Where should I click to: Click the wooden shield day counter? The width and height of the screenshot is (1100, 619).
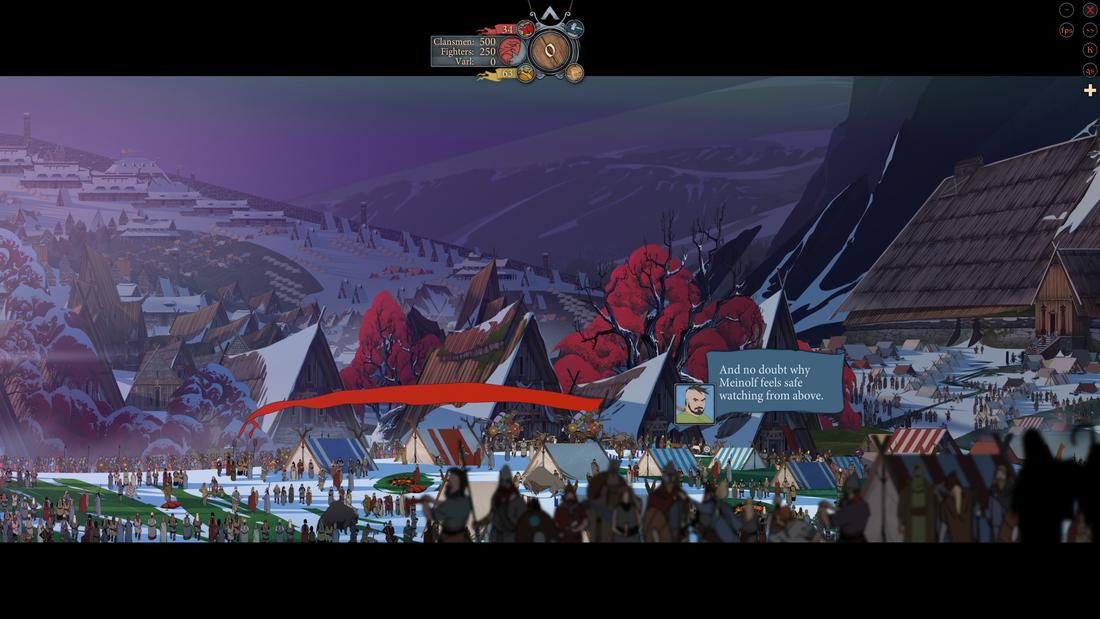click(549, 51)
